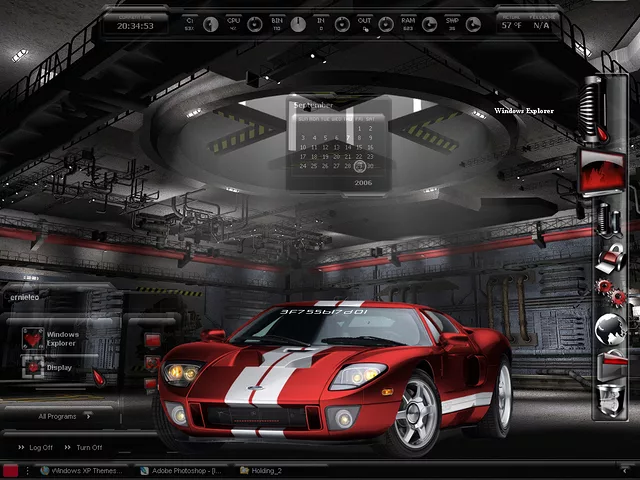This screenshot has height=480, width=640.
Task: Select the circled date on the calendar widget
Action: [x=359, y=166]
